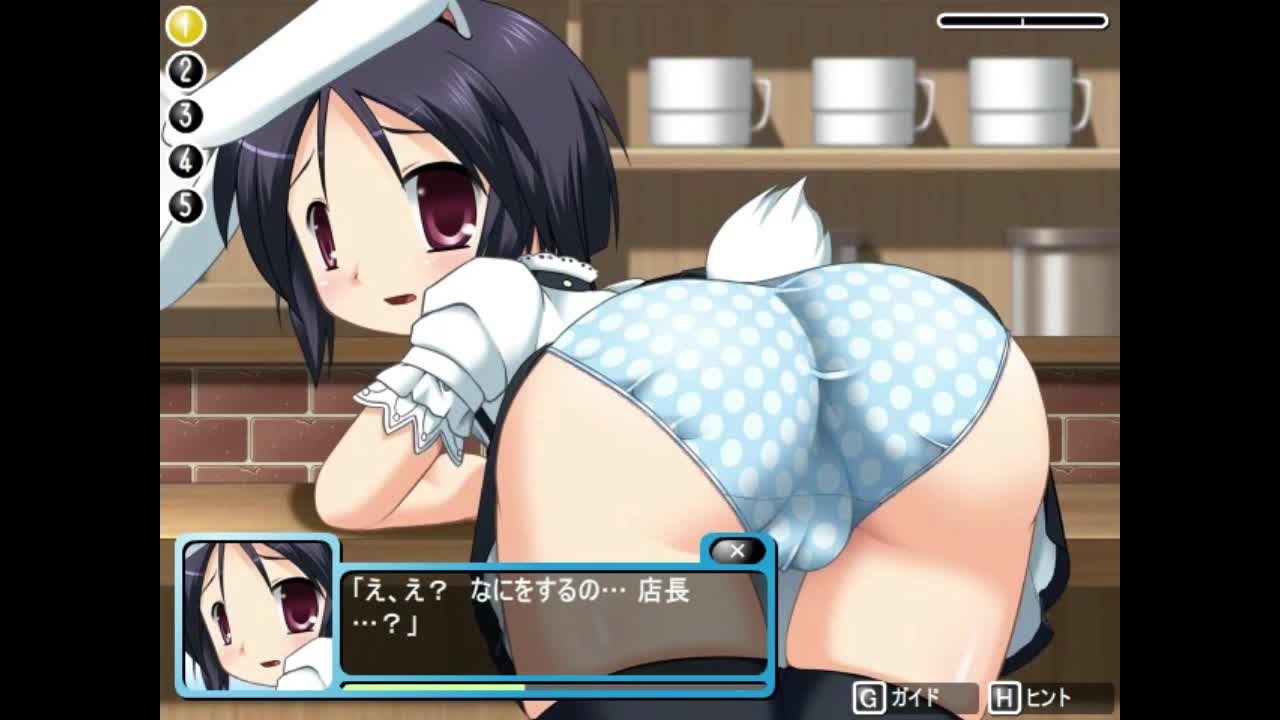Show the ヒント hint button
1280x720 pixels.
coord(1050,697)
